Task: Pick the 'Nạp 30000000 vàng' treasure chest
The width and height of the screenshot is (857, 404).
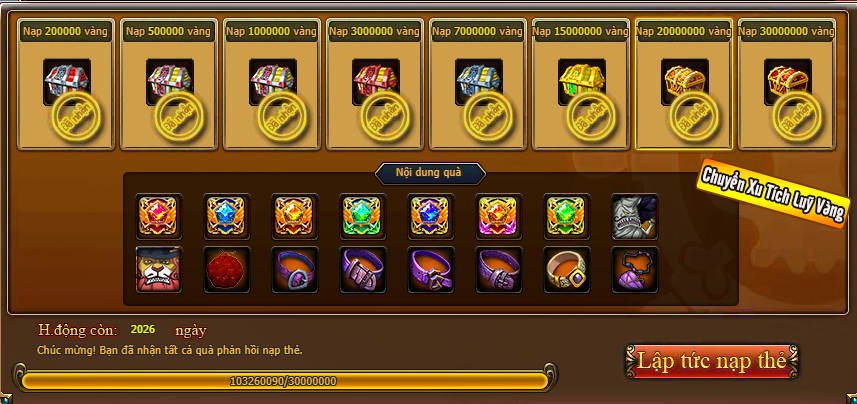Action: [788, 81]
